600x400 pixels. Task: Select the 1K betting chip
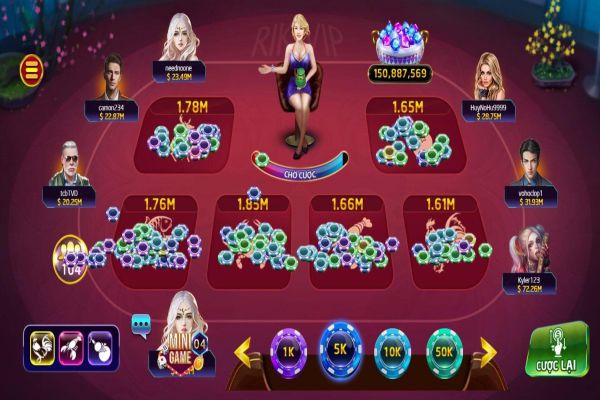pyautogui.click(x=287, y=351)
